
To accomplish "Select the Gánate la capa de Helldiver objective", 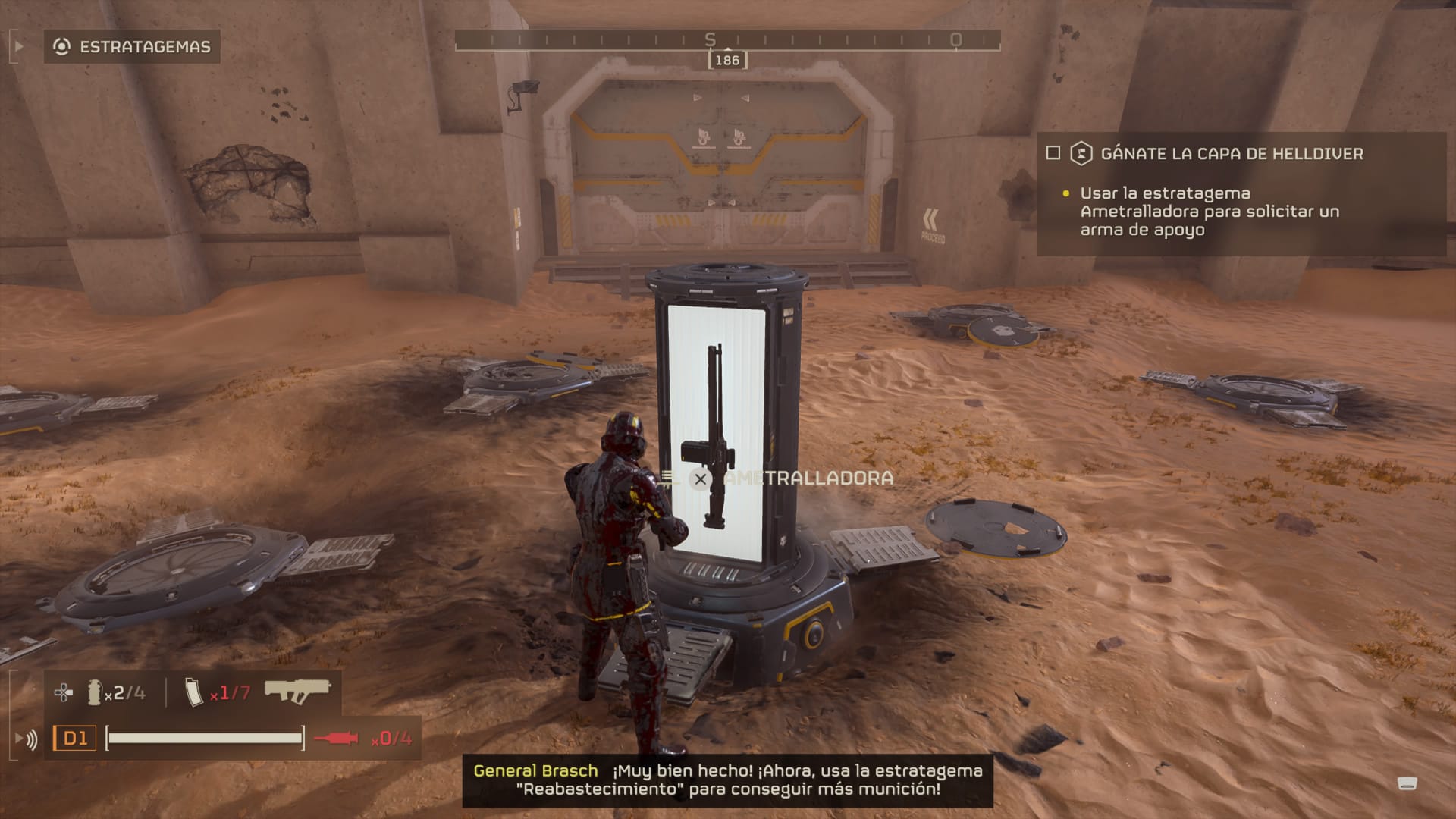I will [x=1231, y=154].
